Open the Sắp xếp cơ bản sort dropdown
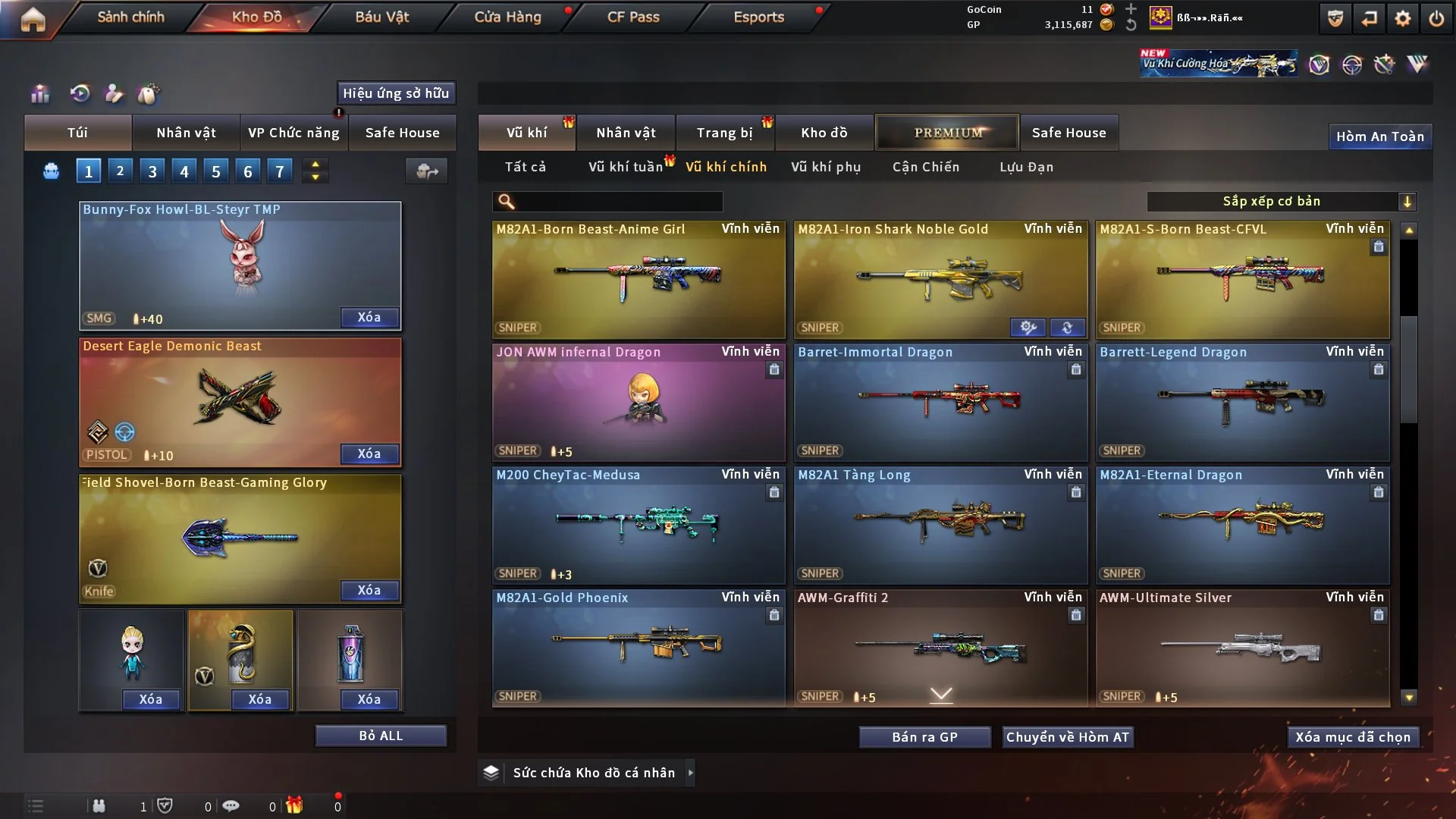The image size is (1456, 819). click(x=1281, y=202)
